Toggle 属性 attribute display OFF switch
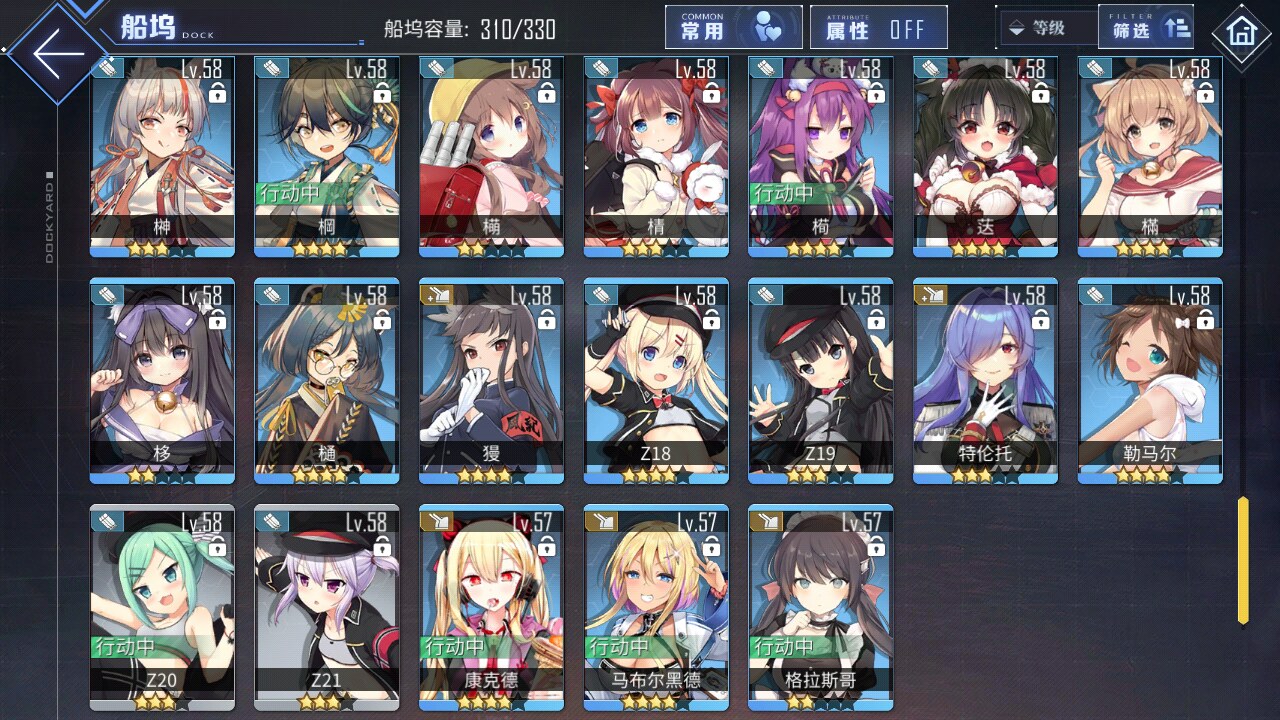This screenshot has width=1280, height=720. tap(878, 28)
